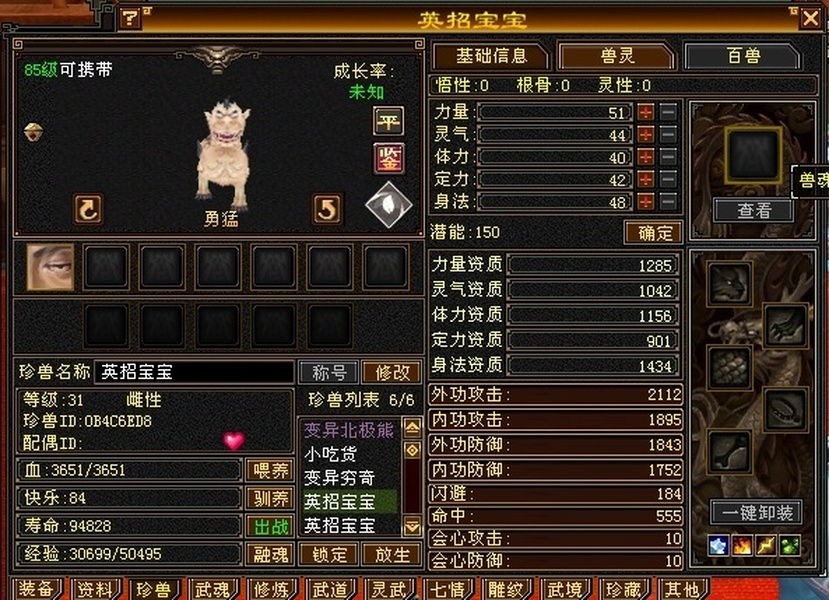The width and height of the screenshot is (829, 600).
Task: Unequip all with 一键卸装
Action: (756, 513)
